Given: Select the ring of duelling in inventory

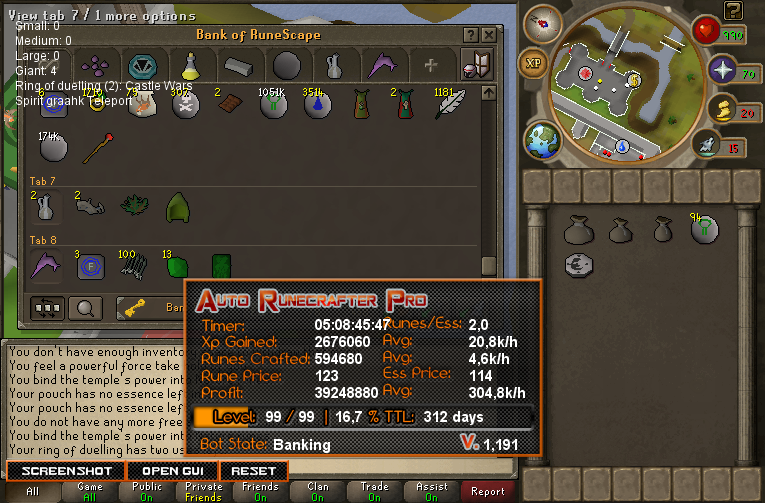Looking at the screenshot, I should point(577,264).
